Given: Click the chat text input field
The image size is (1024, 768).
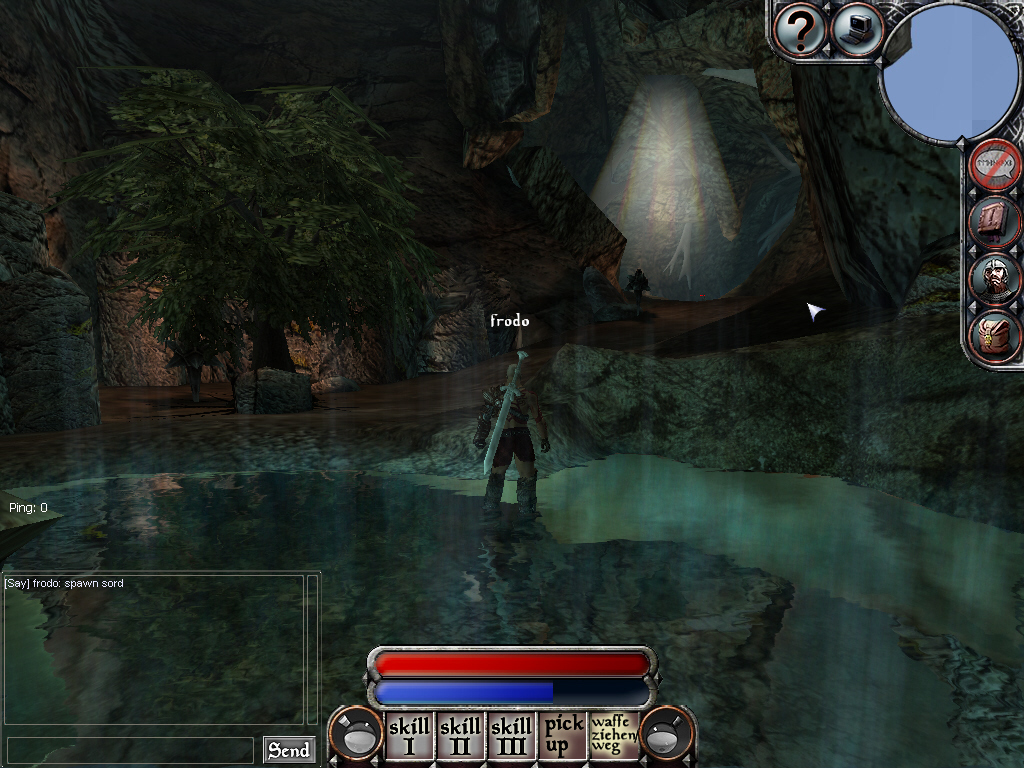Looking at the screenshot, I should [x=130, y=750].
